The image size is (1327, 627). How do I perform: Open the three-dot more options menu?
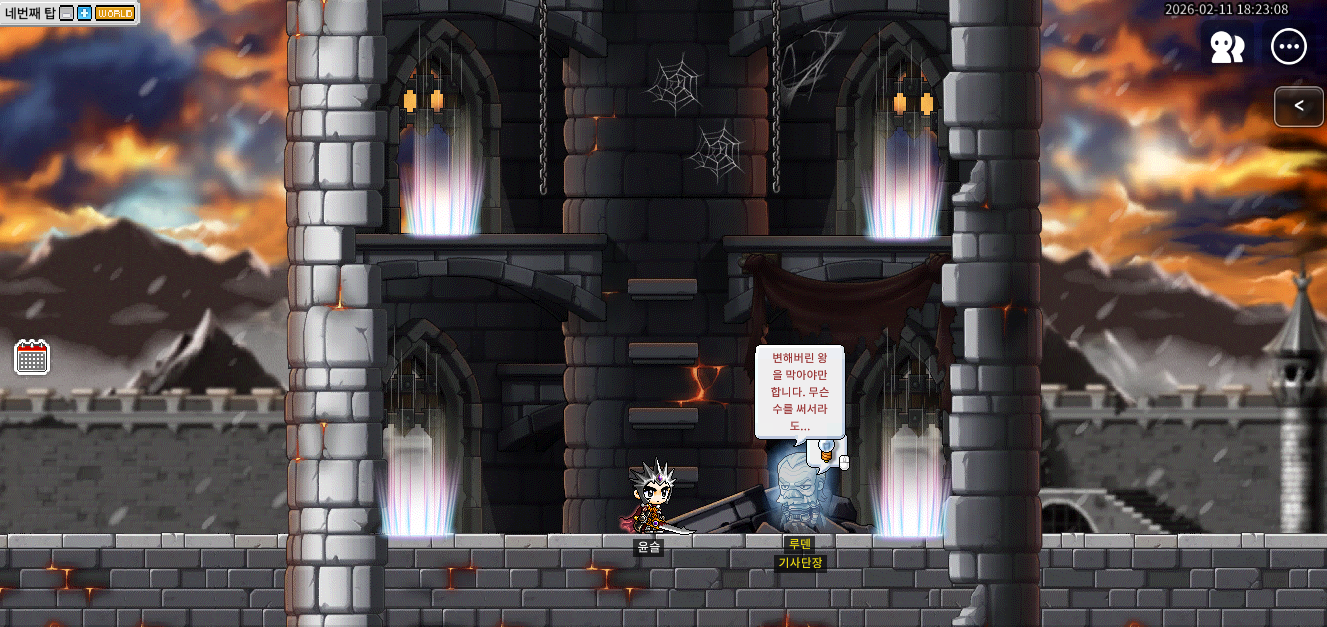1289,47
